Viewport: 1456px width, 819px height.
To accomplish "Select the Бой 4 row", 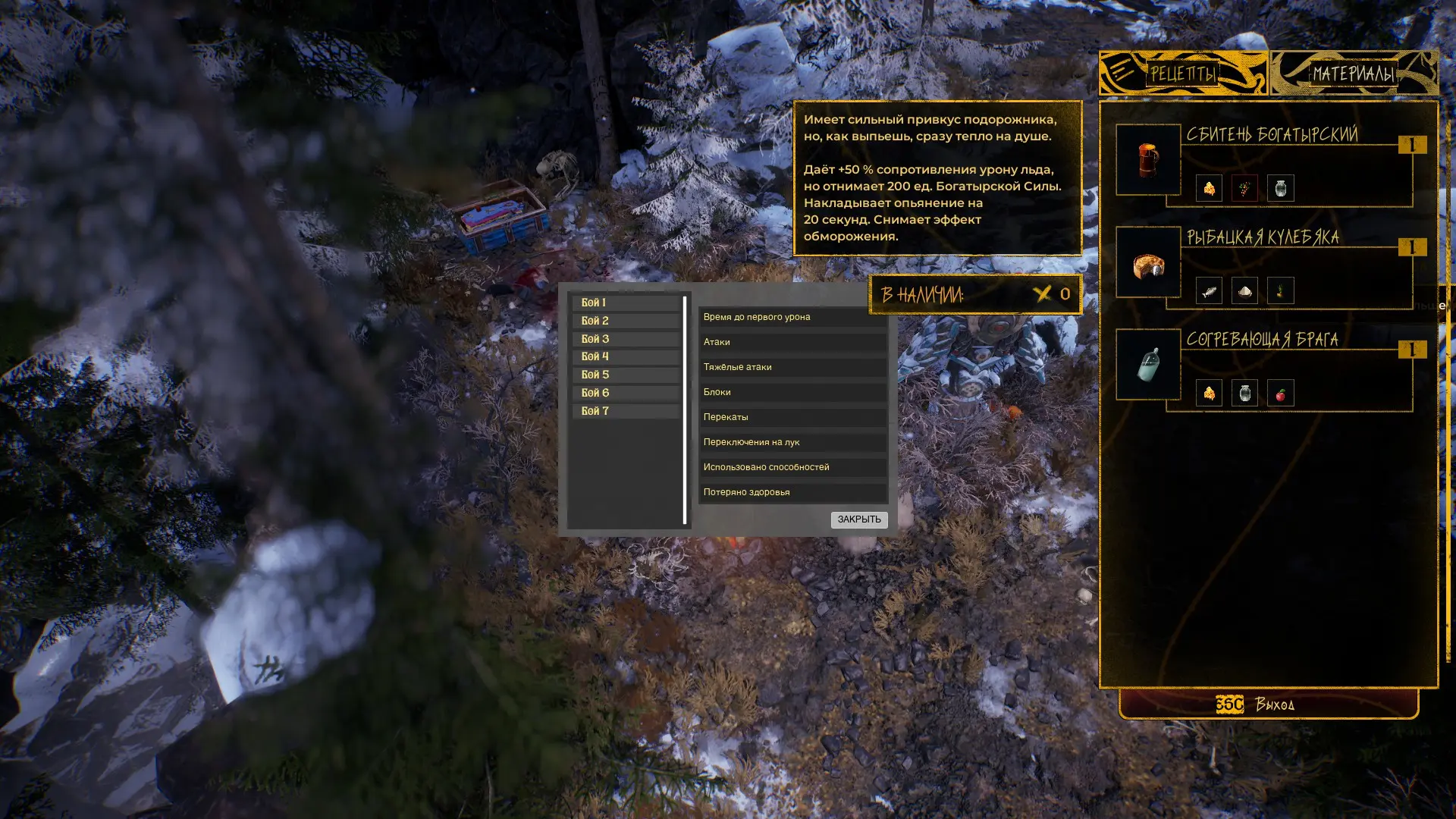I will pos(625,356).
